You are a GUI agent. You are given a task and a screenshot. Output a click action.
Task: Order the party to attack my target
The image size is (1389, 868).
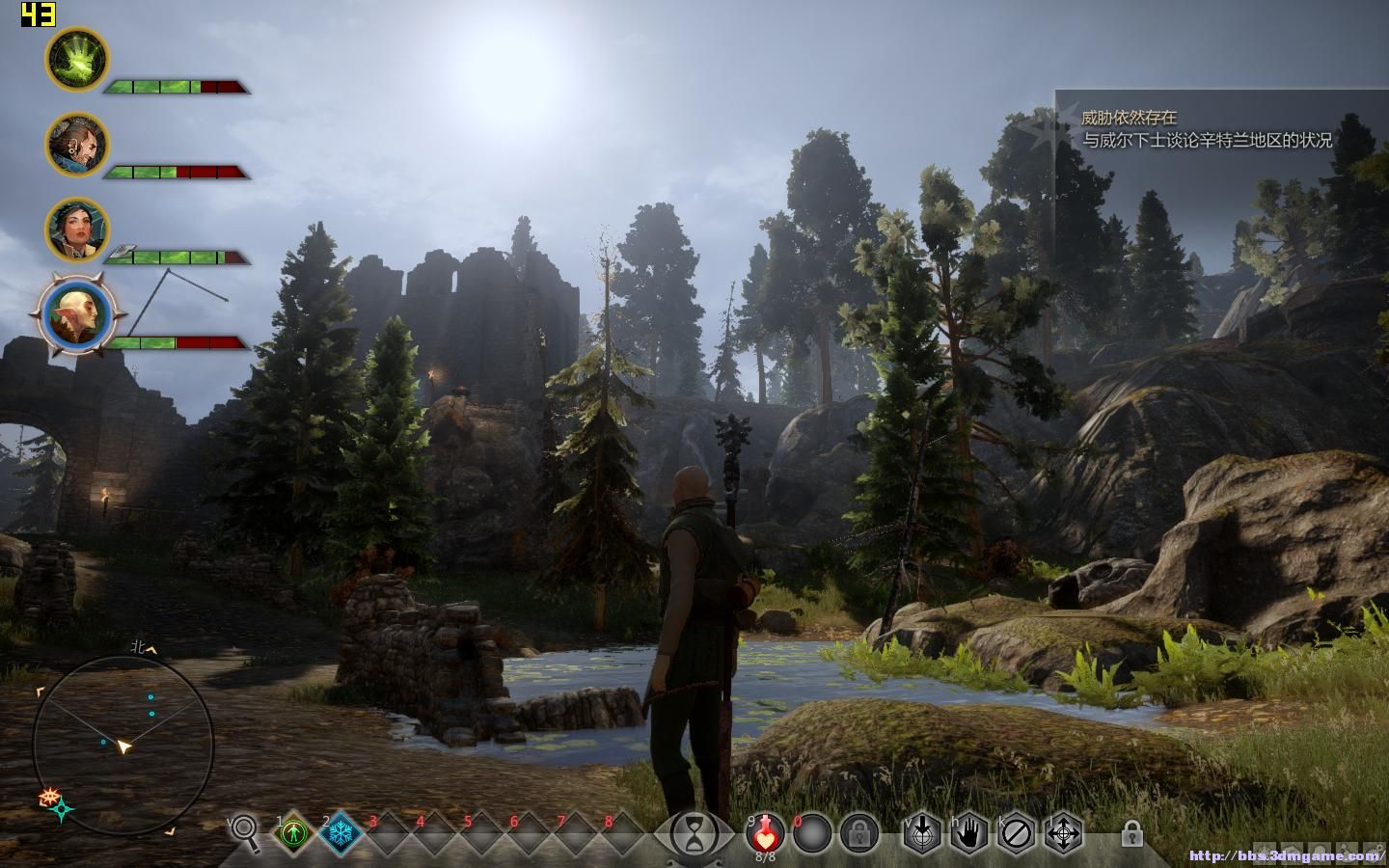[x=922, y=832]
